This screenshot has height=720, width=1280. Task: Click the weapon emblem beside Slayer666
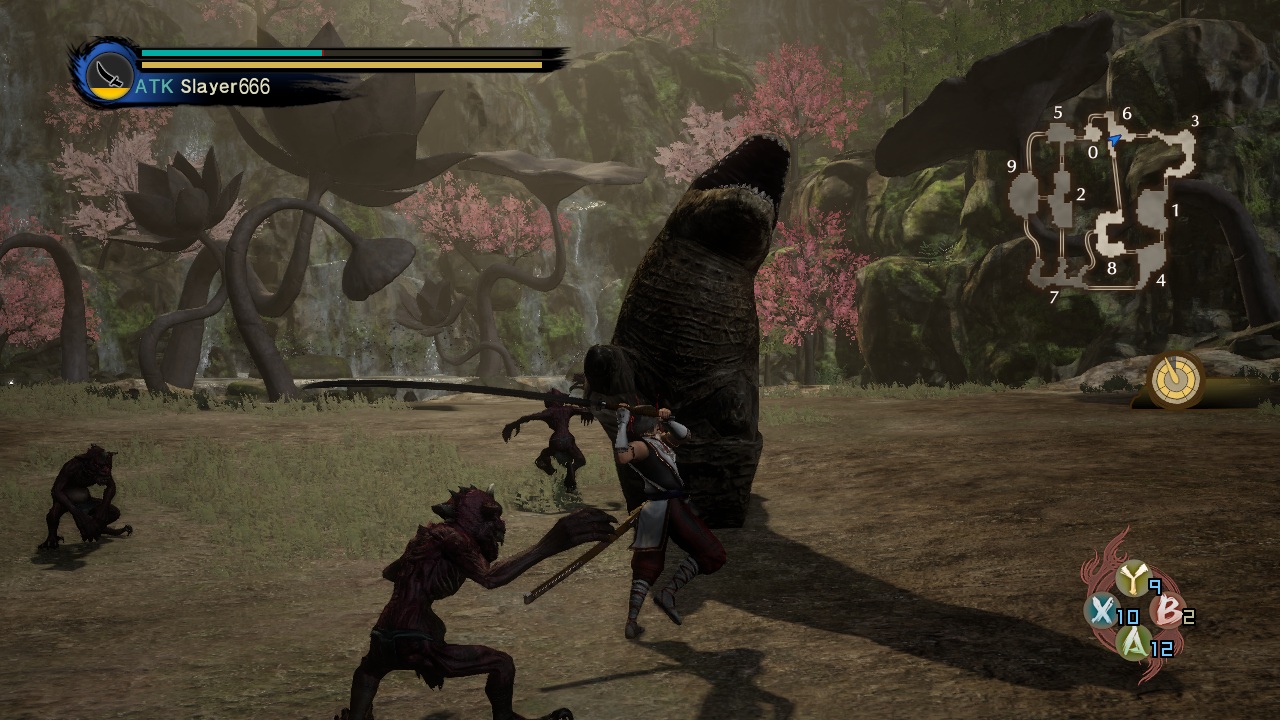[x=107, y=72]
